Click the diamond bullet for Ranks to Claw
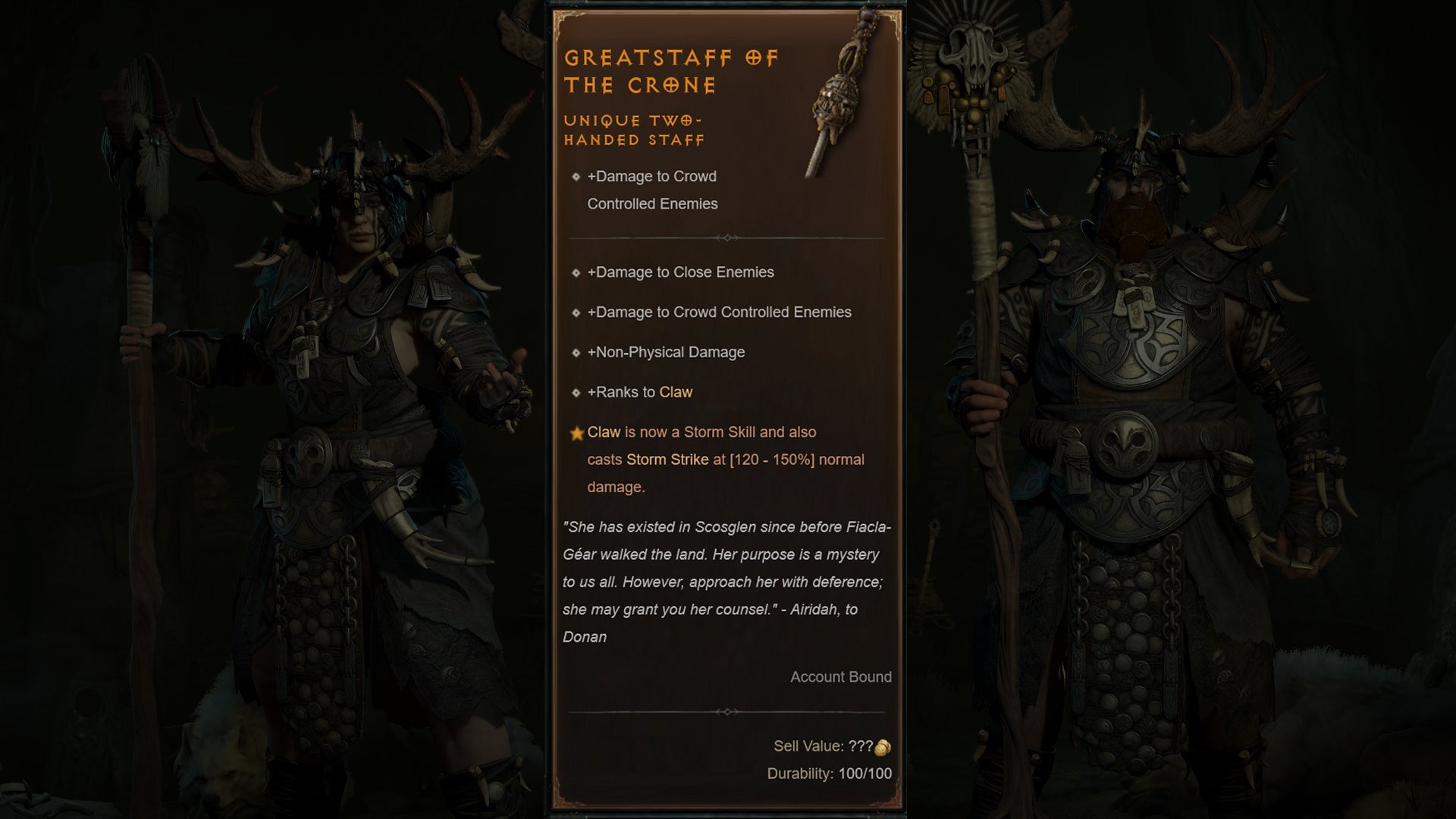The image size is (1456, 819). click(x=577, y=393)
